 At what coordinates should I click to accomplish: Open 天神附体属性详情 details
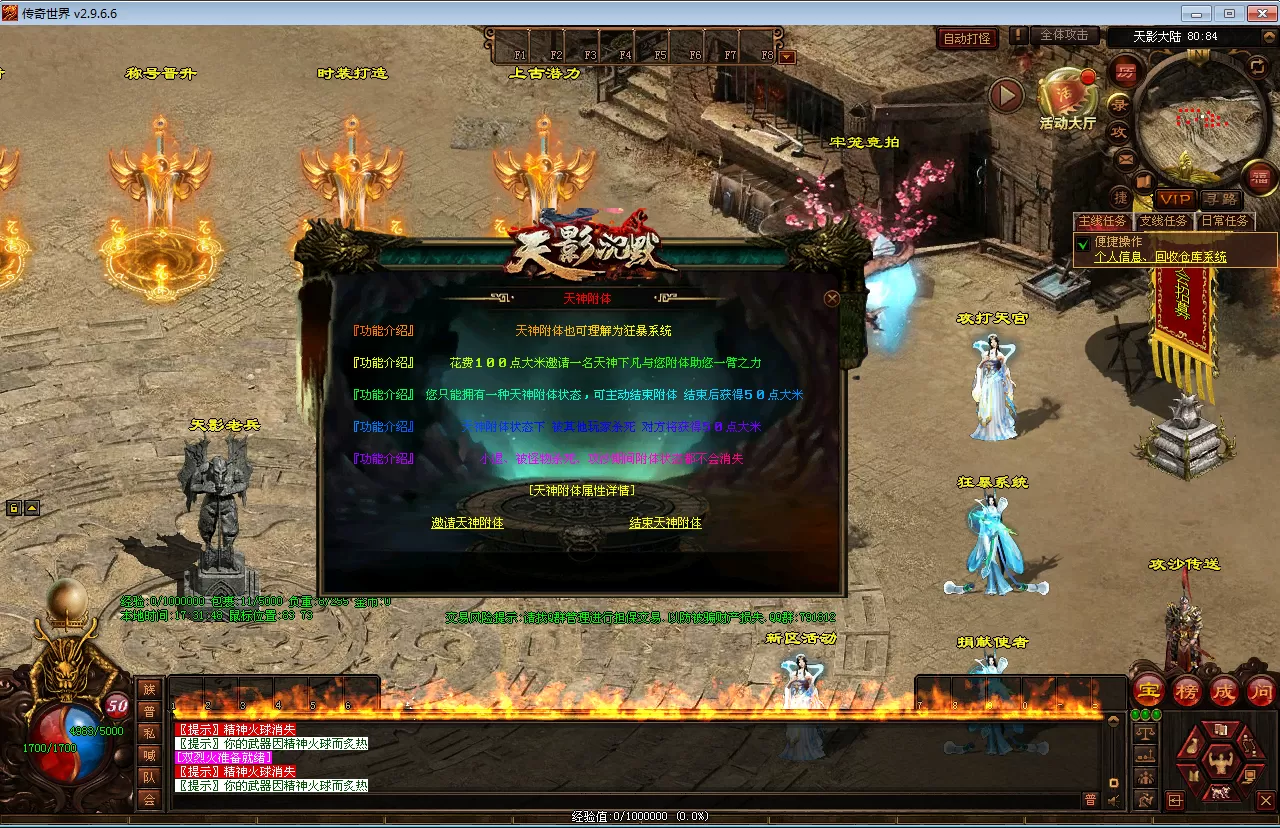(581, 490)
